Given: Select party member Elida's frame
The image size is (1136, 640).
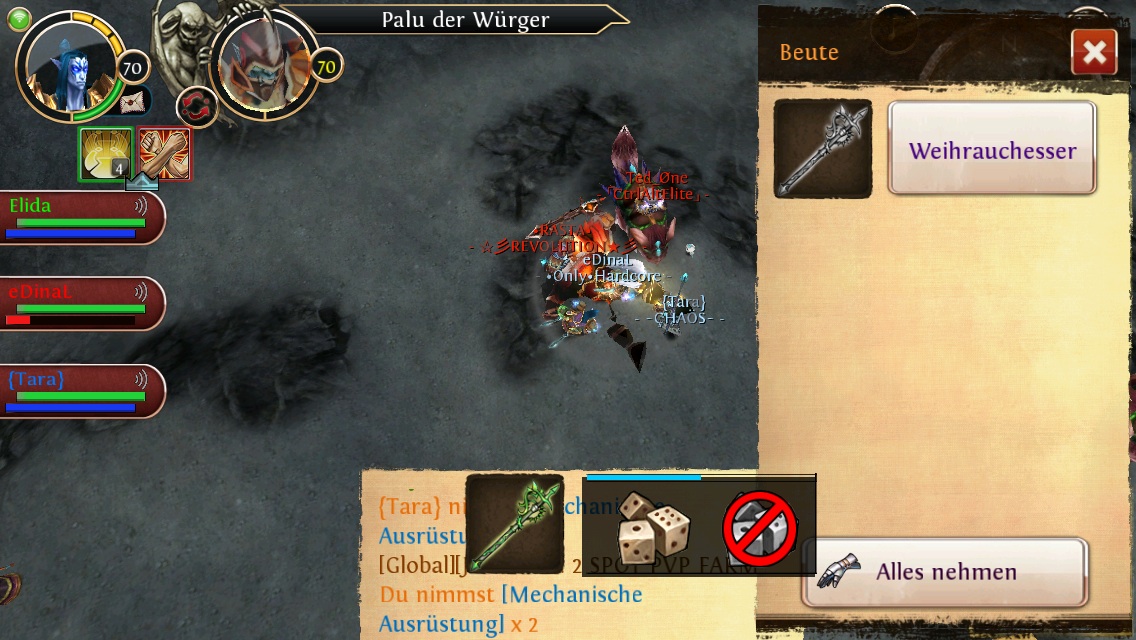Looking at the screenshot, I should [80, 217].
